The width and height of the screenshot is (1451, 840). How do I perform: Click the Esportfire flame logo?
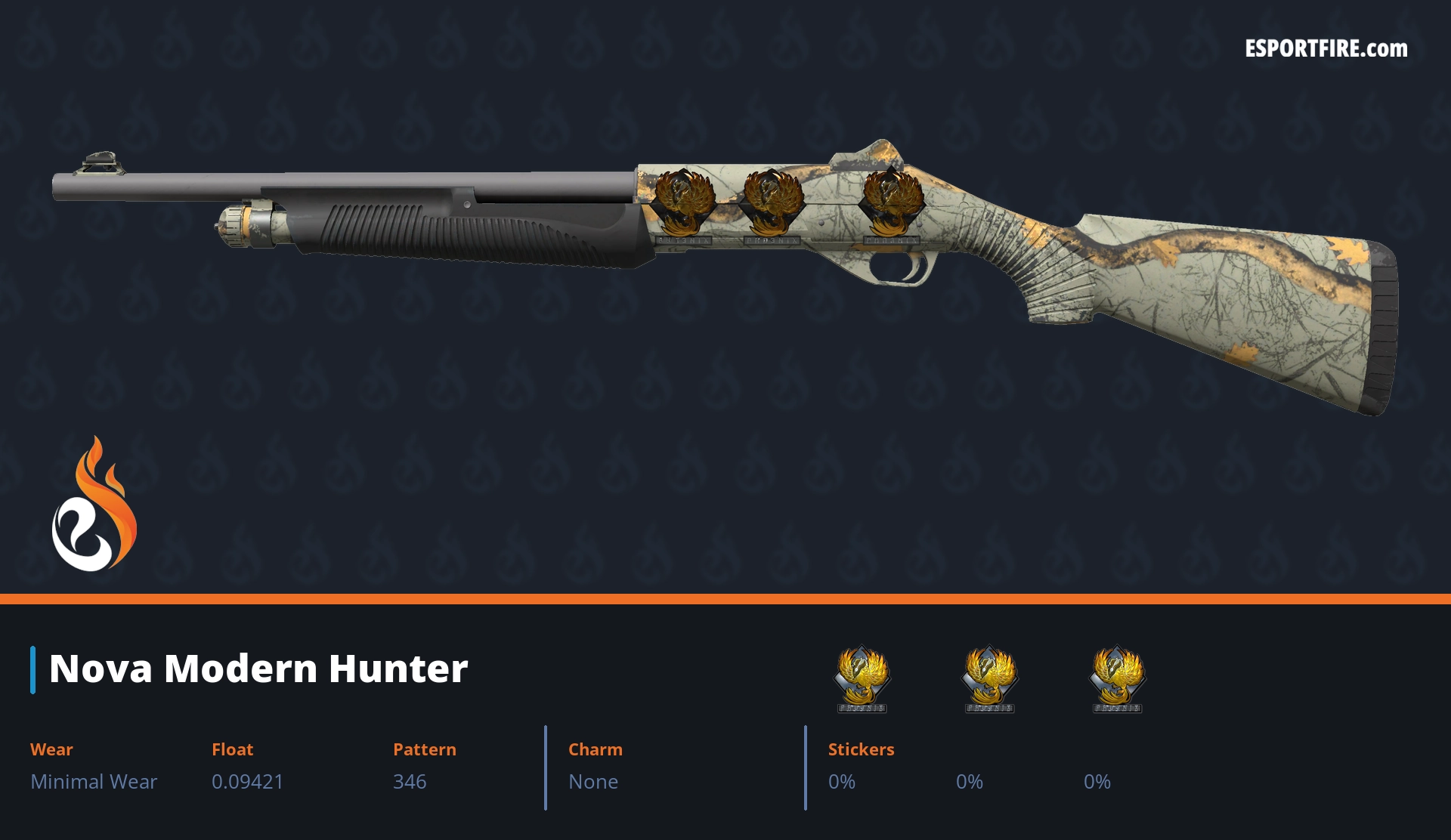click(94, 505)
